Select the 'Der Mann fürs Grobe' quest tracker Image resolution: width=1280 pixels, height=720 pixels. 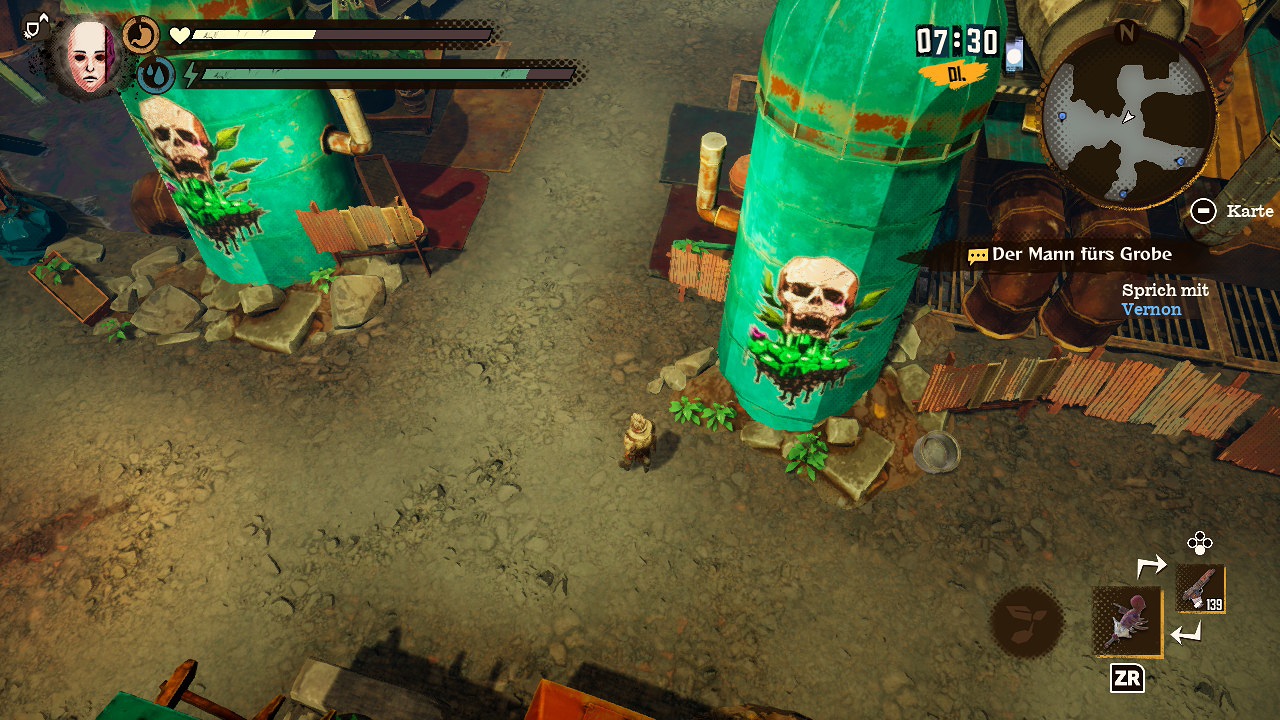click(1070, 255)
